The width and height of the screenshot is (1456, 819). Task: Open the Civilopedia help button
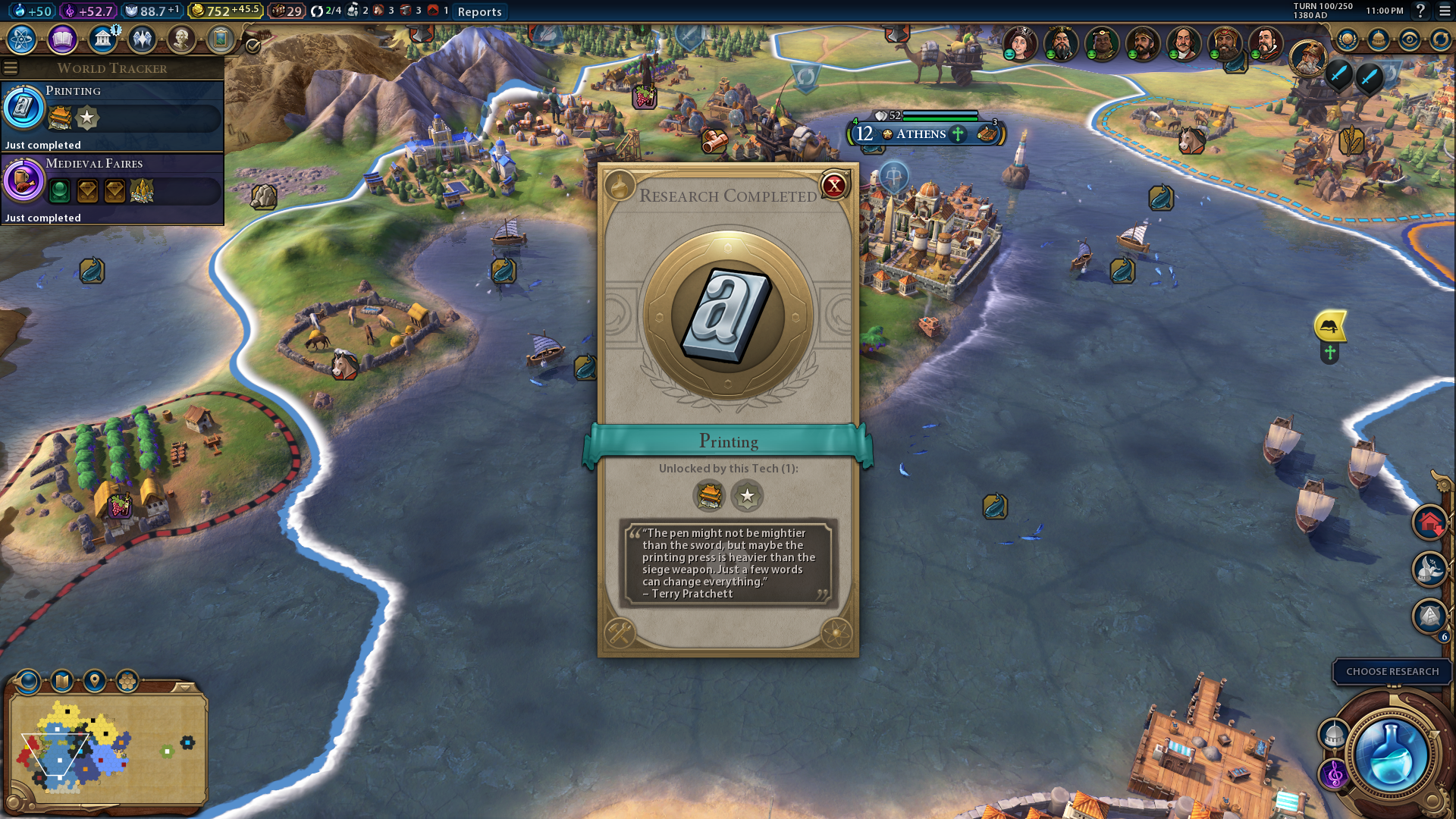pyautogui.click(x=1420, y=11)
